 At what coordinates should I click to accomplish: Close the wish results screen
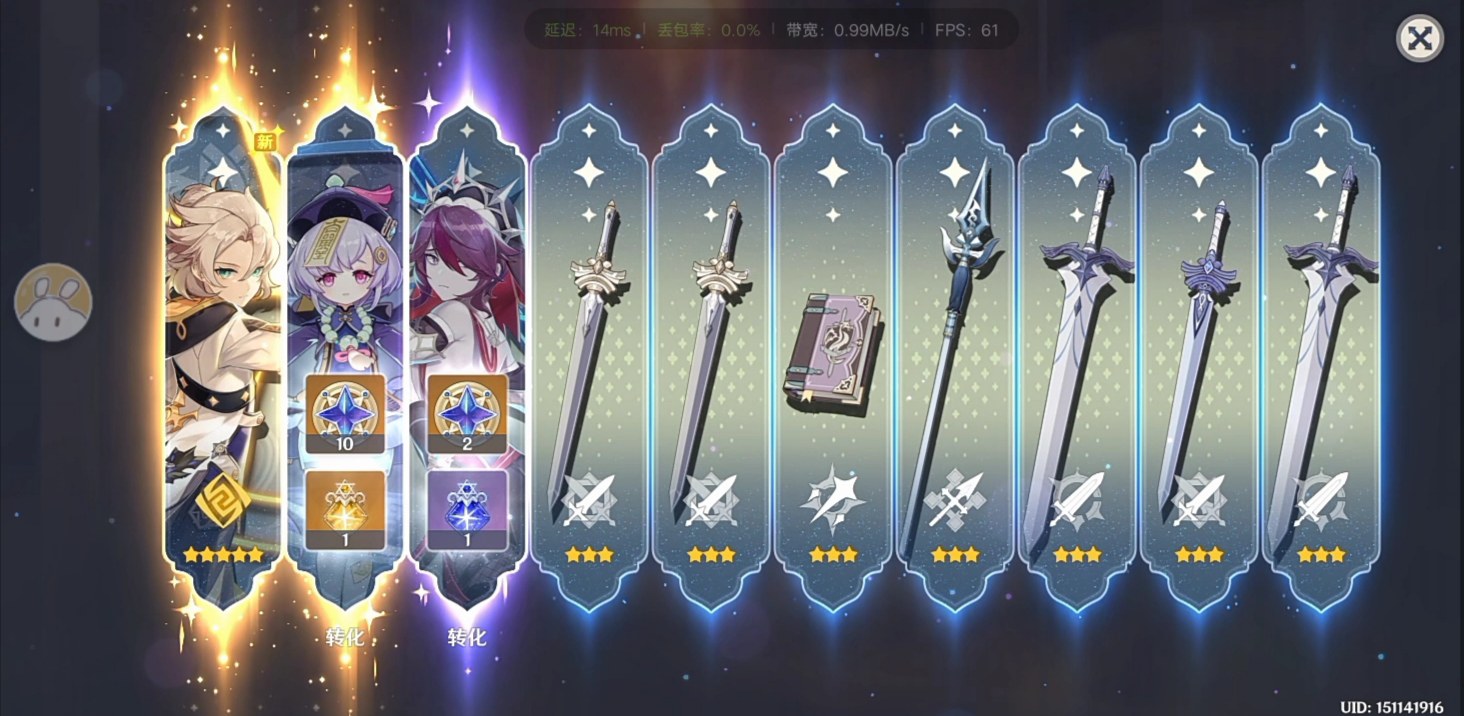pos(1418,40)
